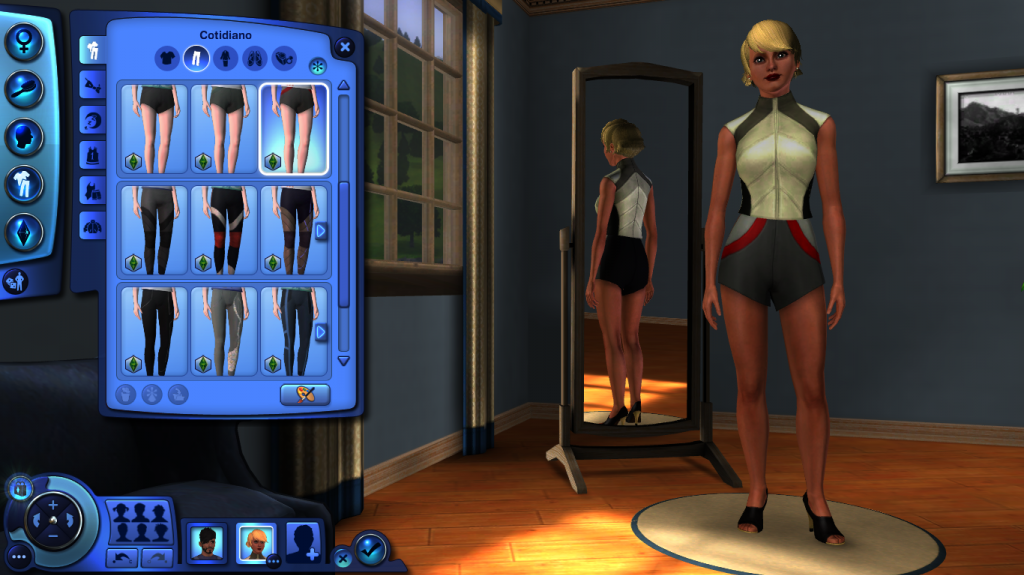
Task: Zoom in camera with the plus control
Action: coord(53,506)
